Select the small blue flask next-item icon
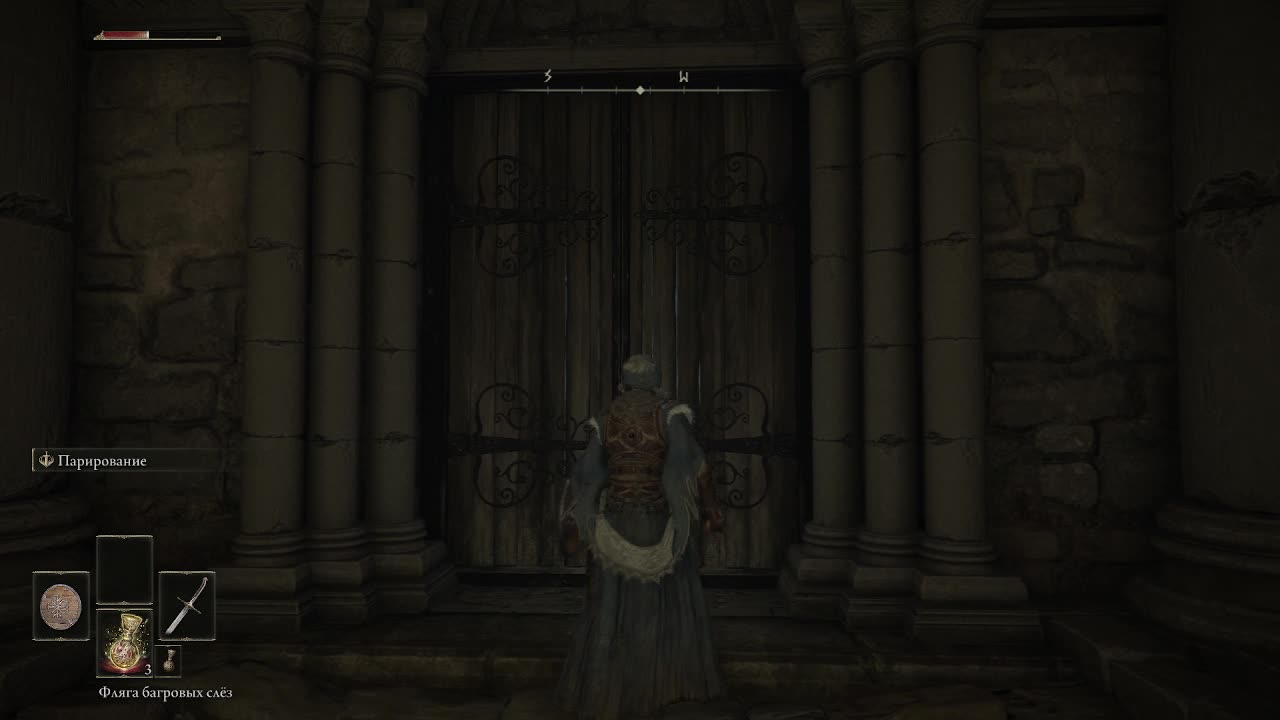This screenshot has height=720, width=1280. coord(168,662)
